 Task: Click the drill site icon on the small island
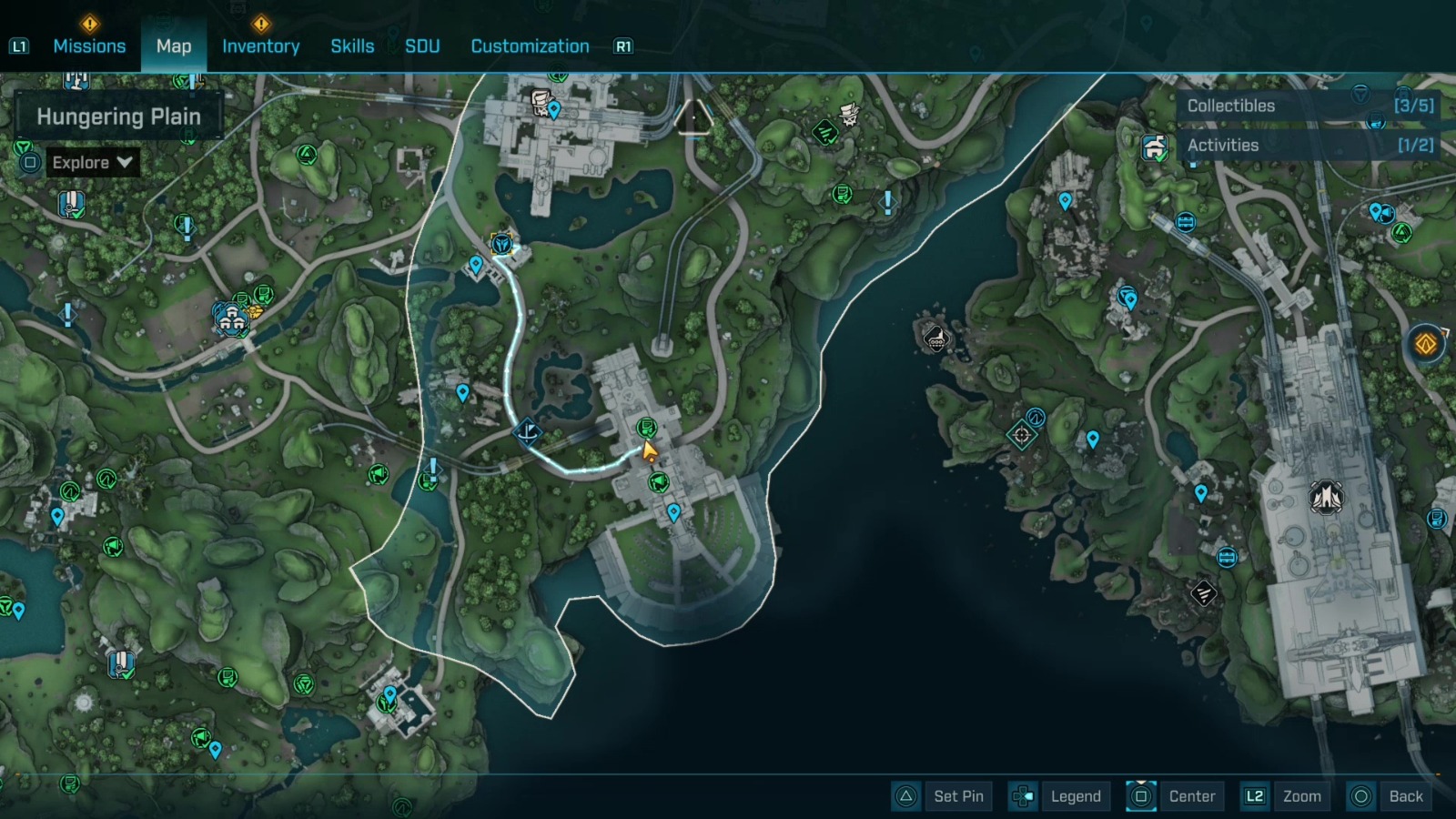point(935,340)
